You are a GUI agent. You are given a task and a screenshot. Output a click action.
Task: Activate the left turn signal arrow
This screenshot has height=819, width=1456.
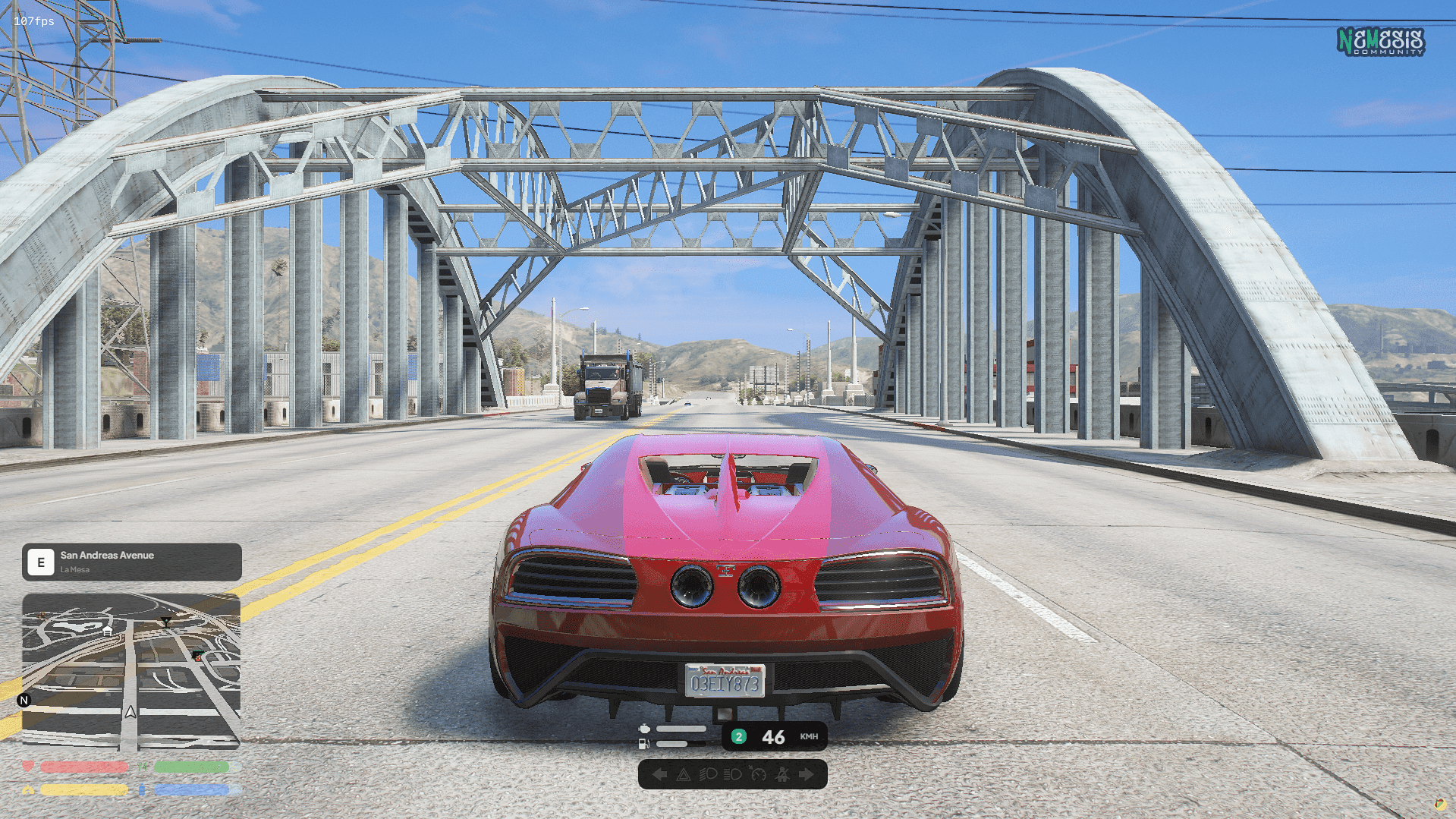(659, 775)
